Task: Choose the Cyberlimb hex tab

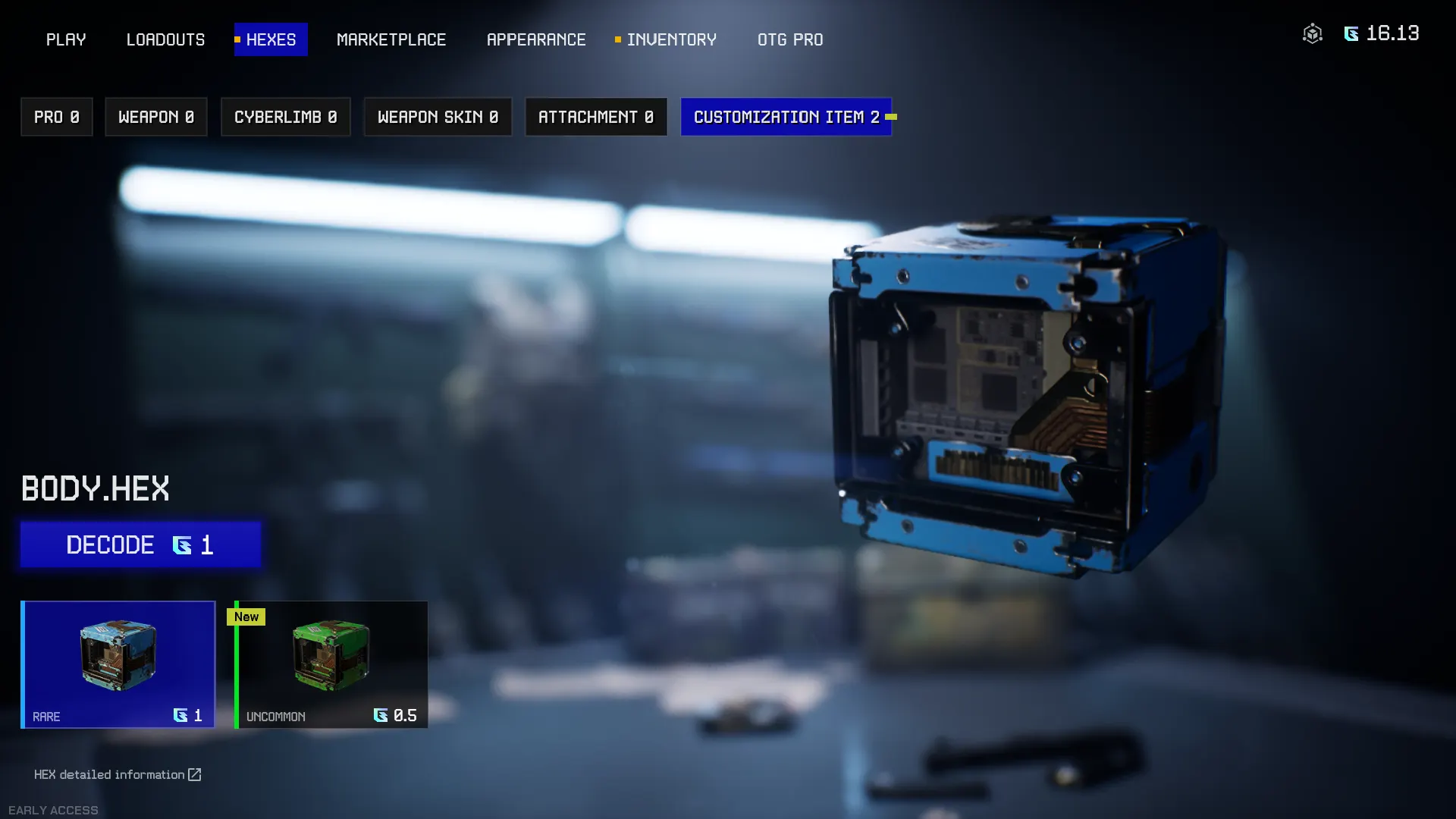Action: (x=286, y=117)
